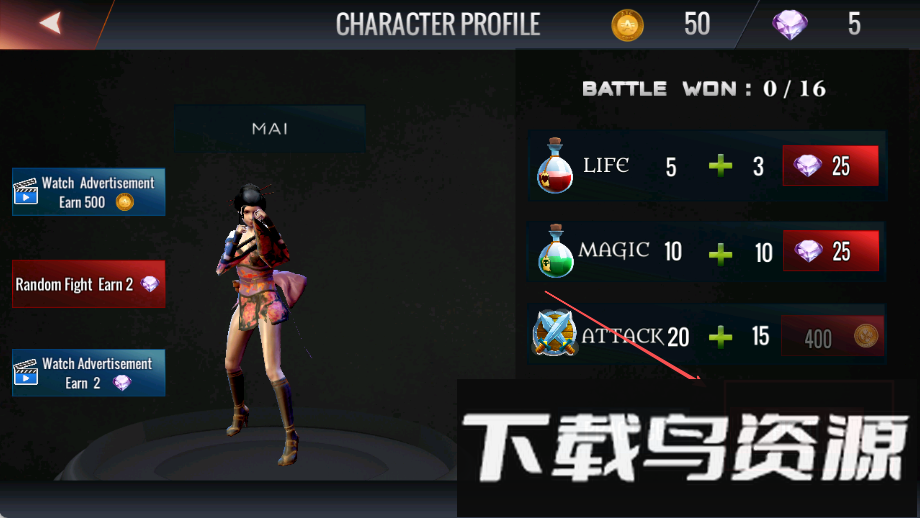Tap the gold coin balance icon
Screen dimensions: 920x518
click(628, 25)
